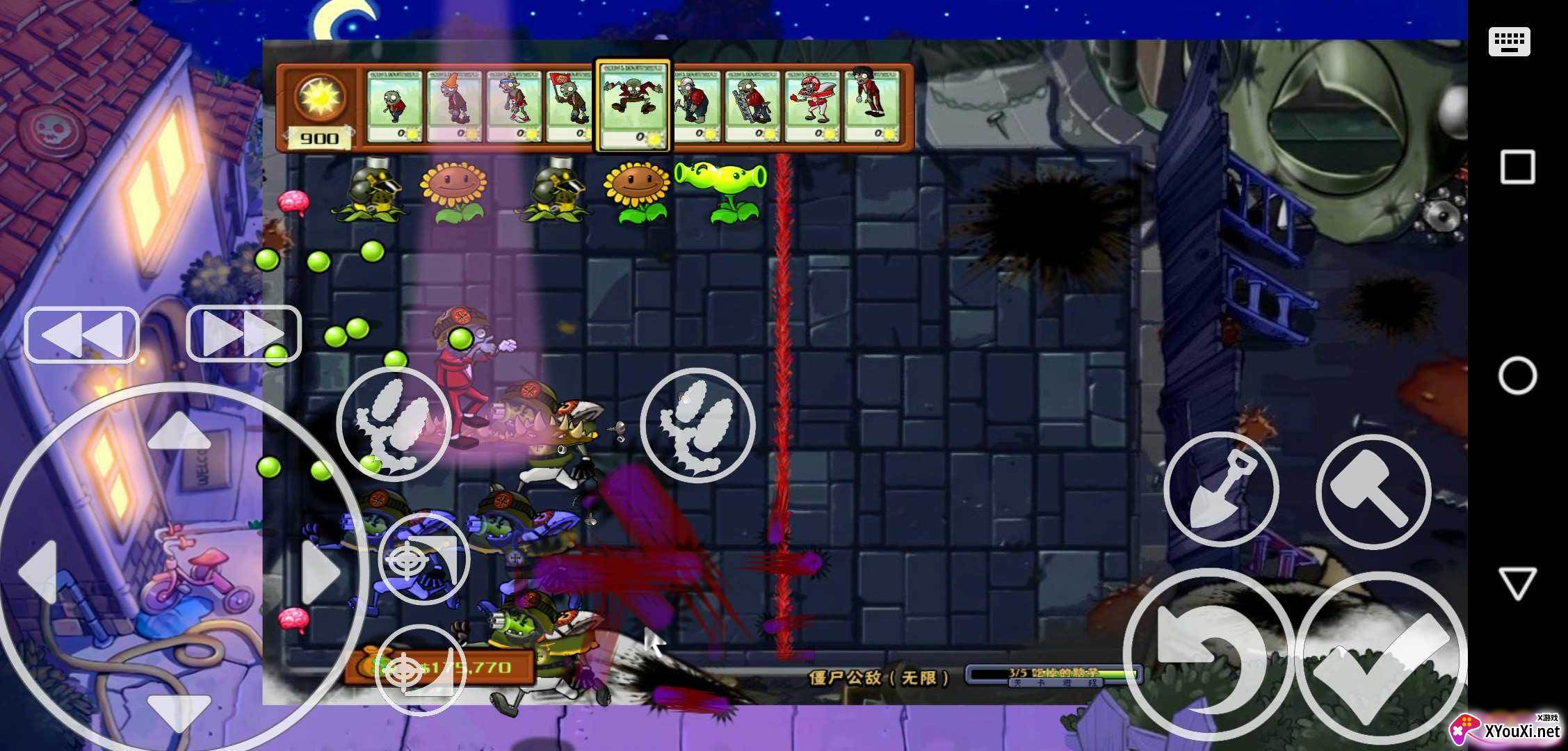This screenshot has width=1568, height=751.
Task: Select the Dancing Zombie seed card
Action: 871,106
